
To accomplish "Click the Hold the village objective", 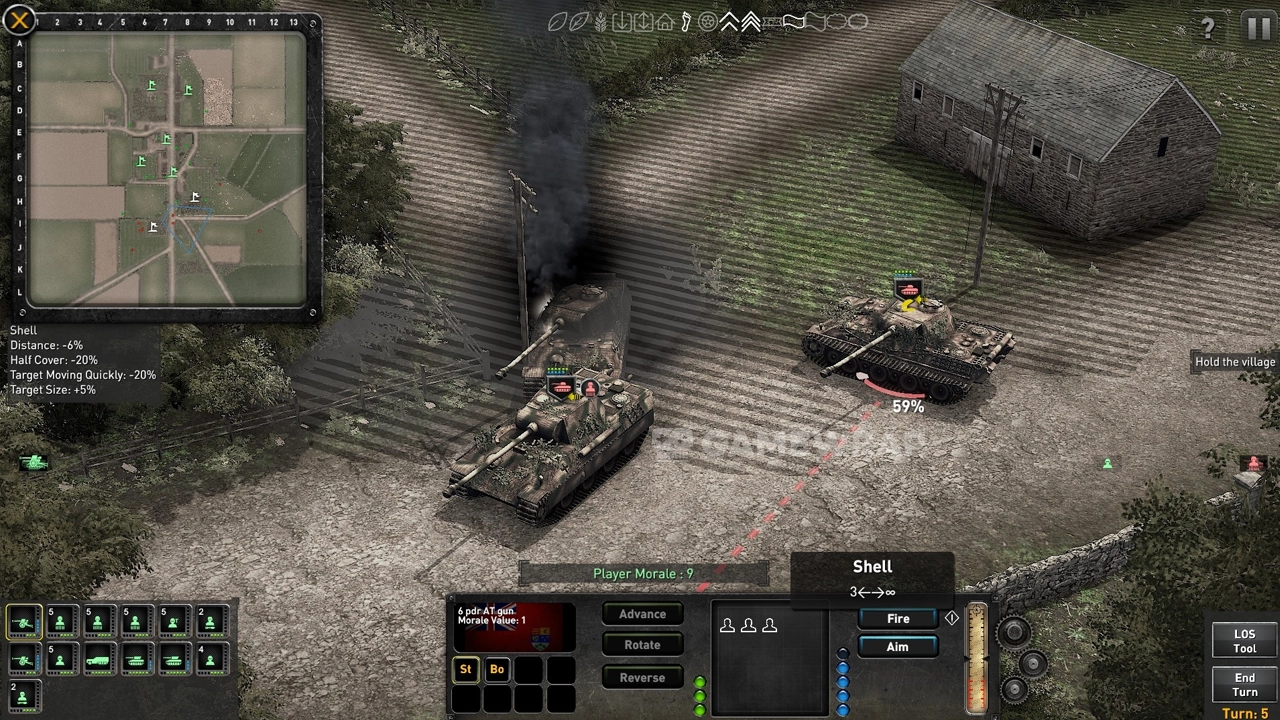I will click(x=1235, y=362).
